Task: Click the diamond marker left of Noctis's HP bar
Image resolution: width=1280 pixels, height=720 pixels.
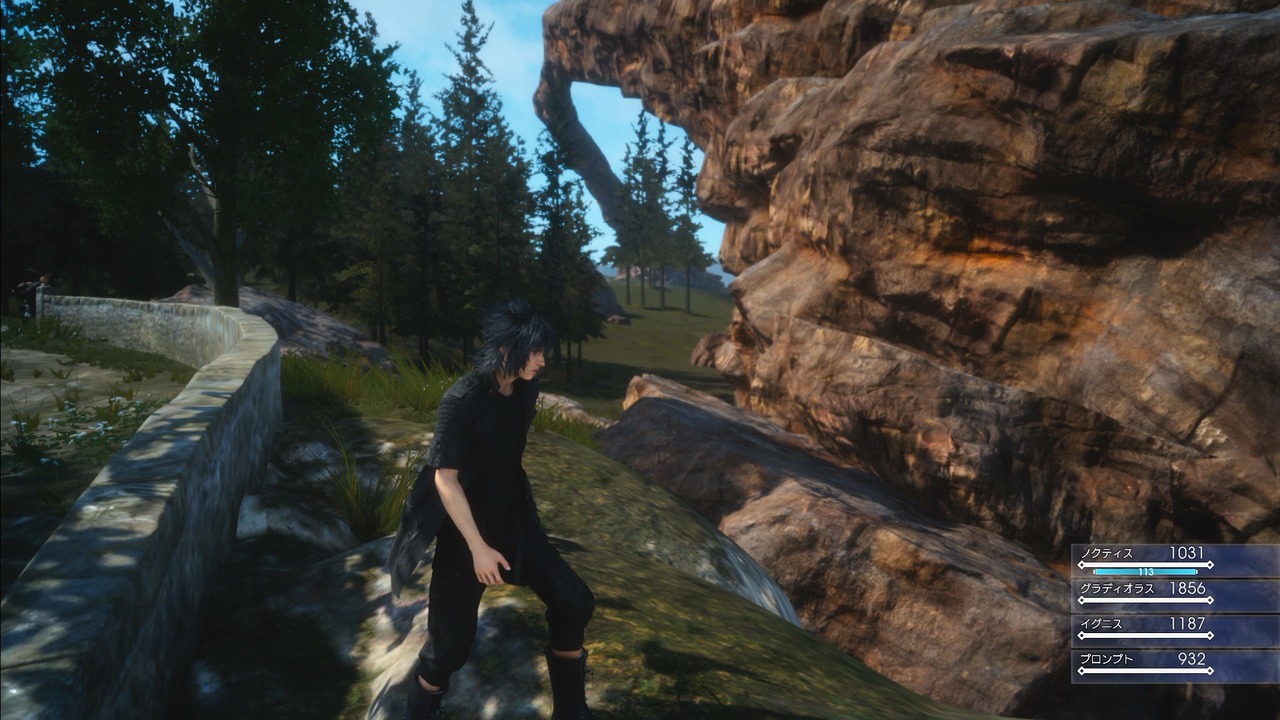Action: tap(1081, 564)
